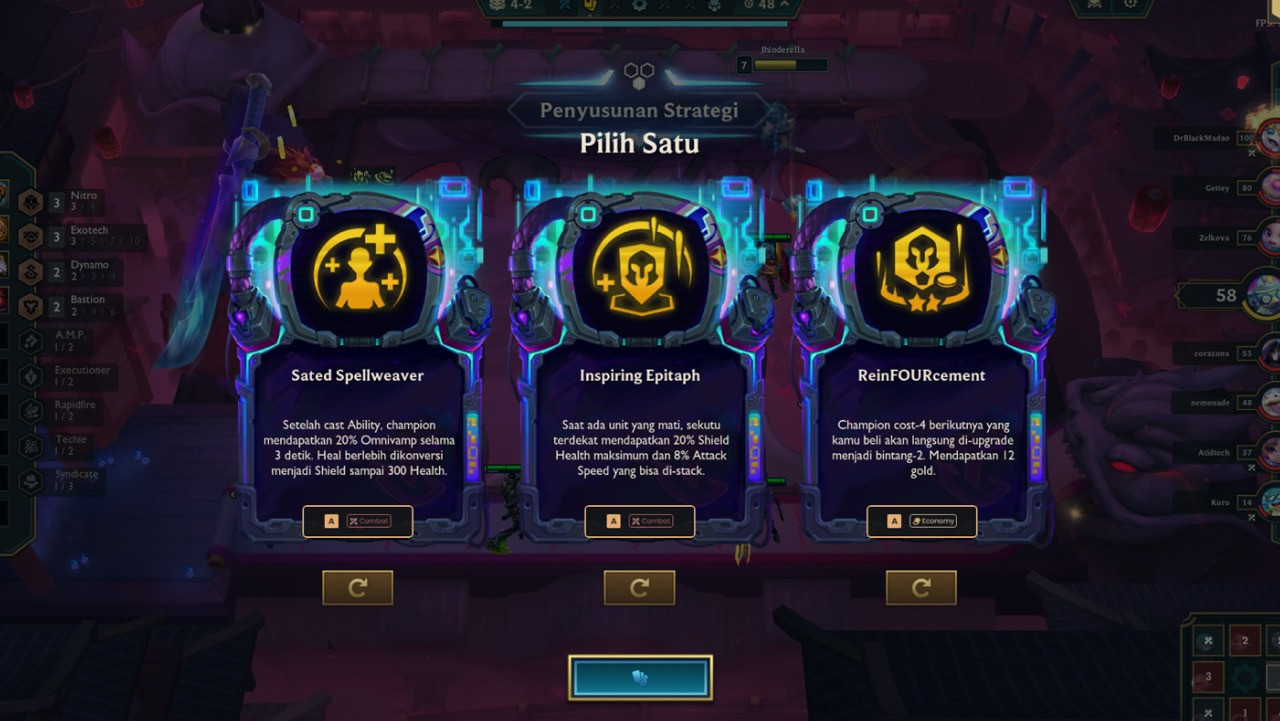Inspect the Nitro trait entry
Screen dimensions: 1280x721
[x=70, y=201]
